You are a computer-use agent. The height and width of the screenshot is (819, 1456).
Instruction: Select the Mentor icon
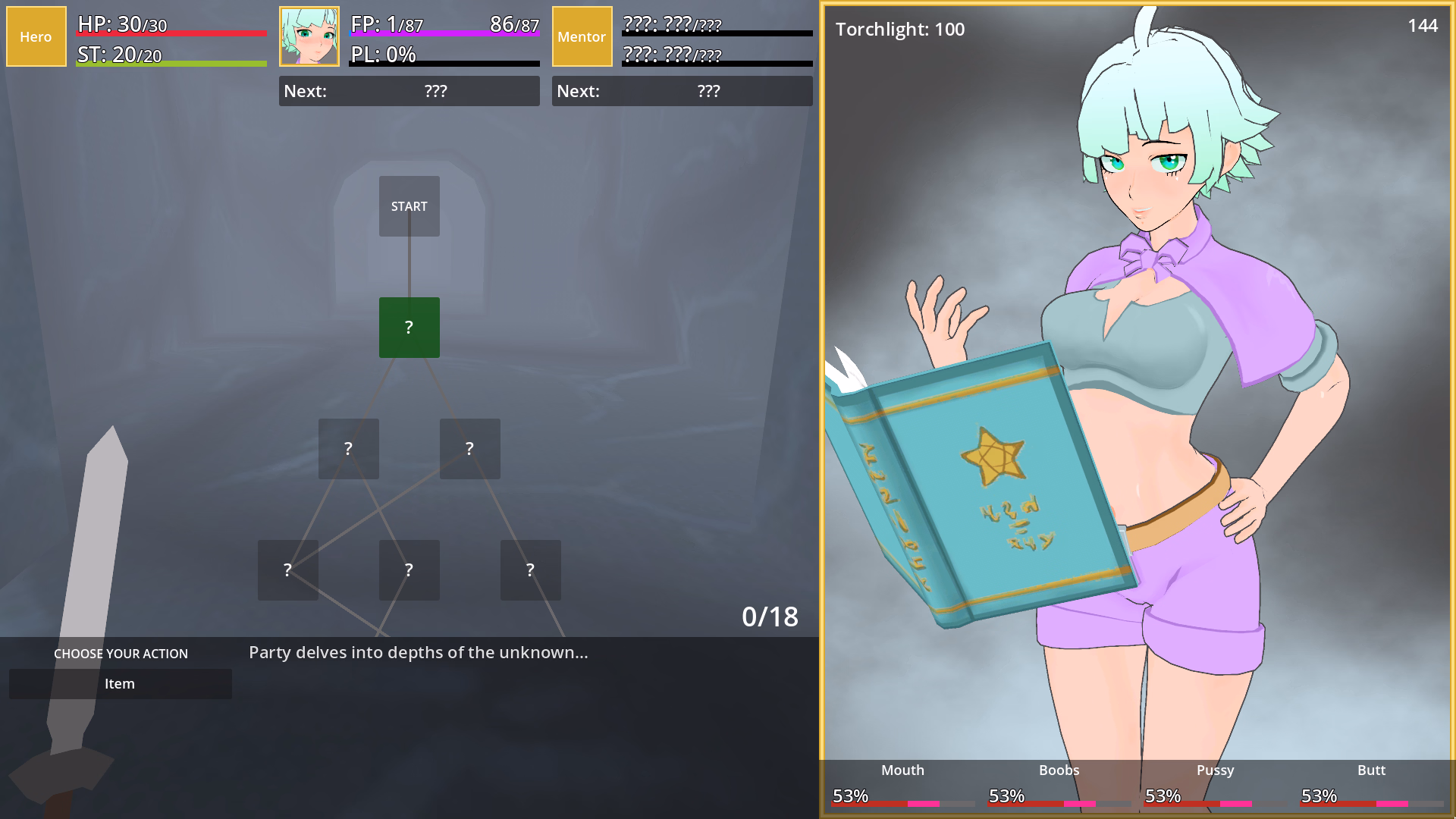click(582, 36)
